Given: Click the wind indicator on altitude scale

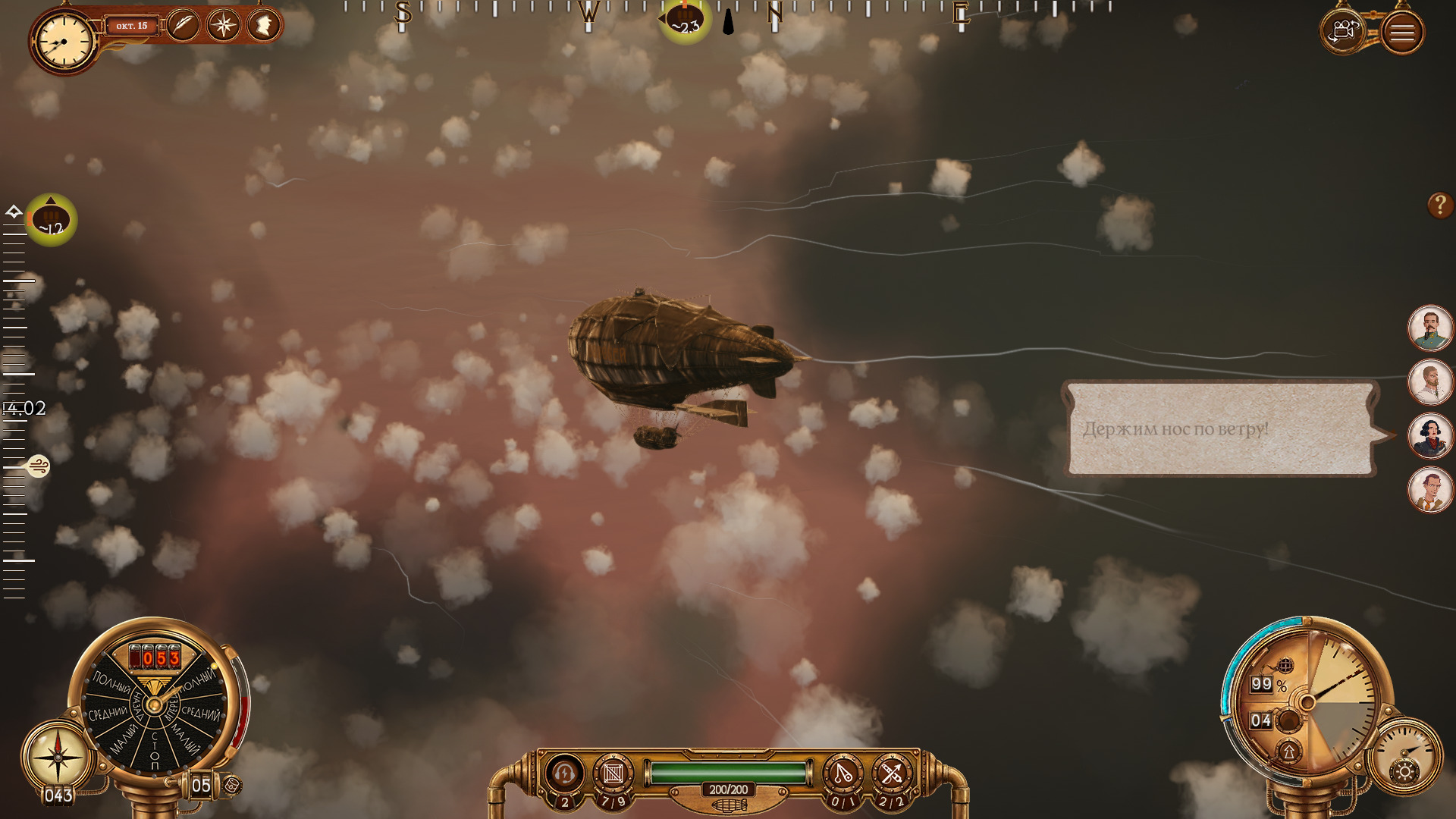Looking at the screenshot, I should [x=38, y=466].
